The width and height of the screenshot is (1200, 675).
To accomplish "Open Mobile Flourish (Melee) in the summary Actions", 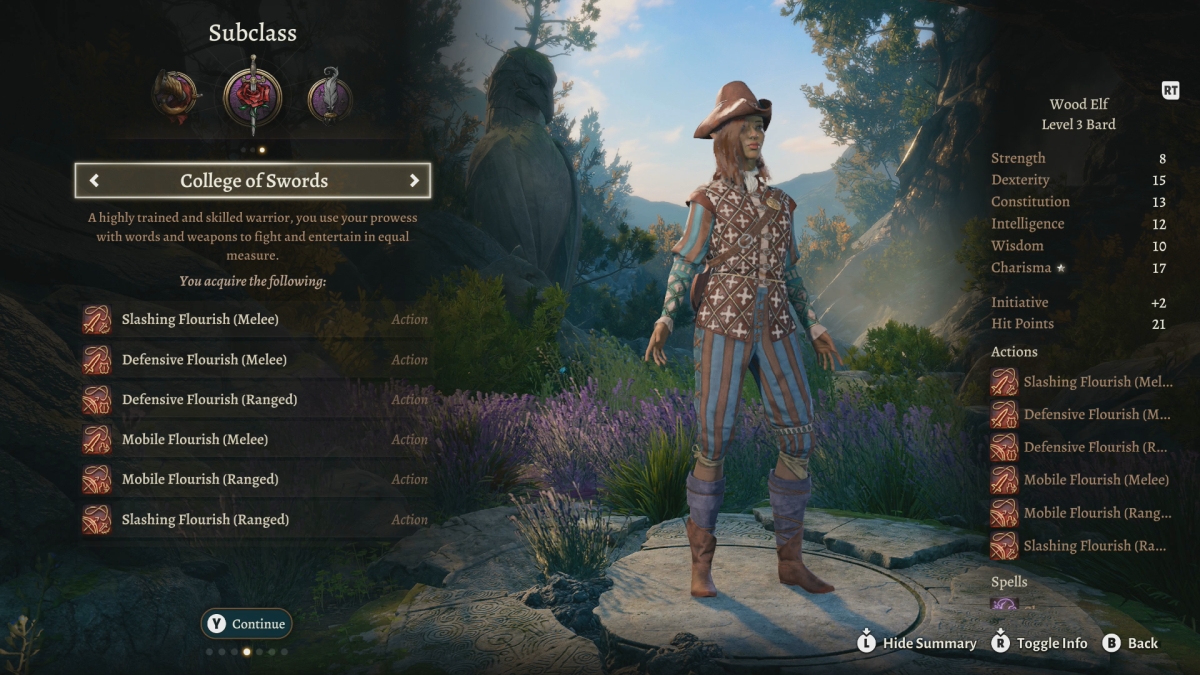I will [1082, 480].
